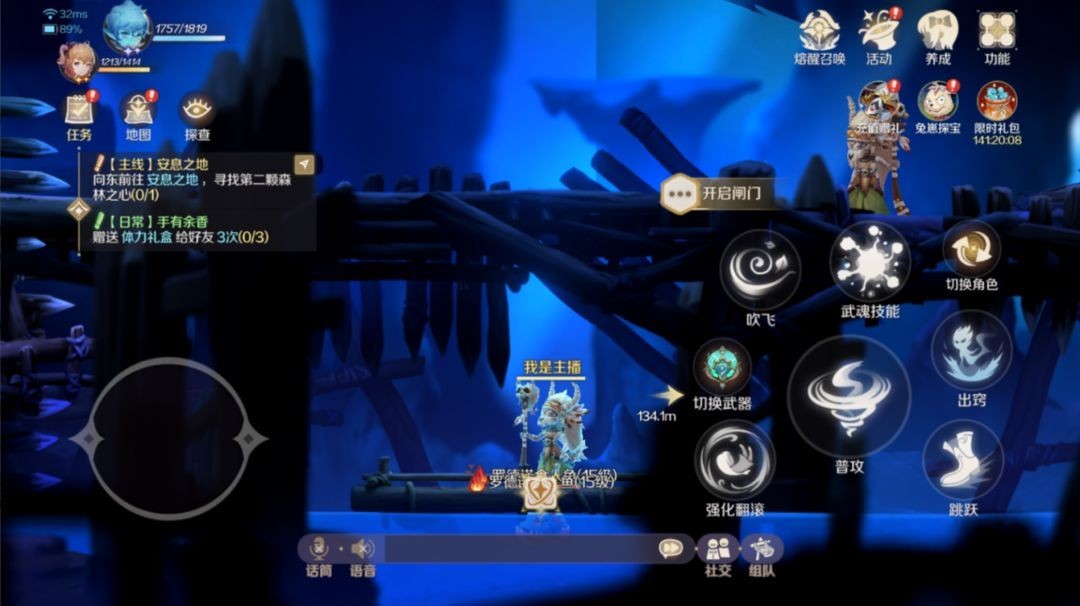This screenshot has width=1080, height=606.
Task: Open the 地图 map screen
Action: [x=138, y=110]
